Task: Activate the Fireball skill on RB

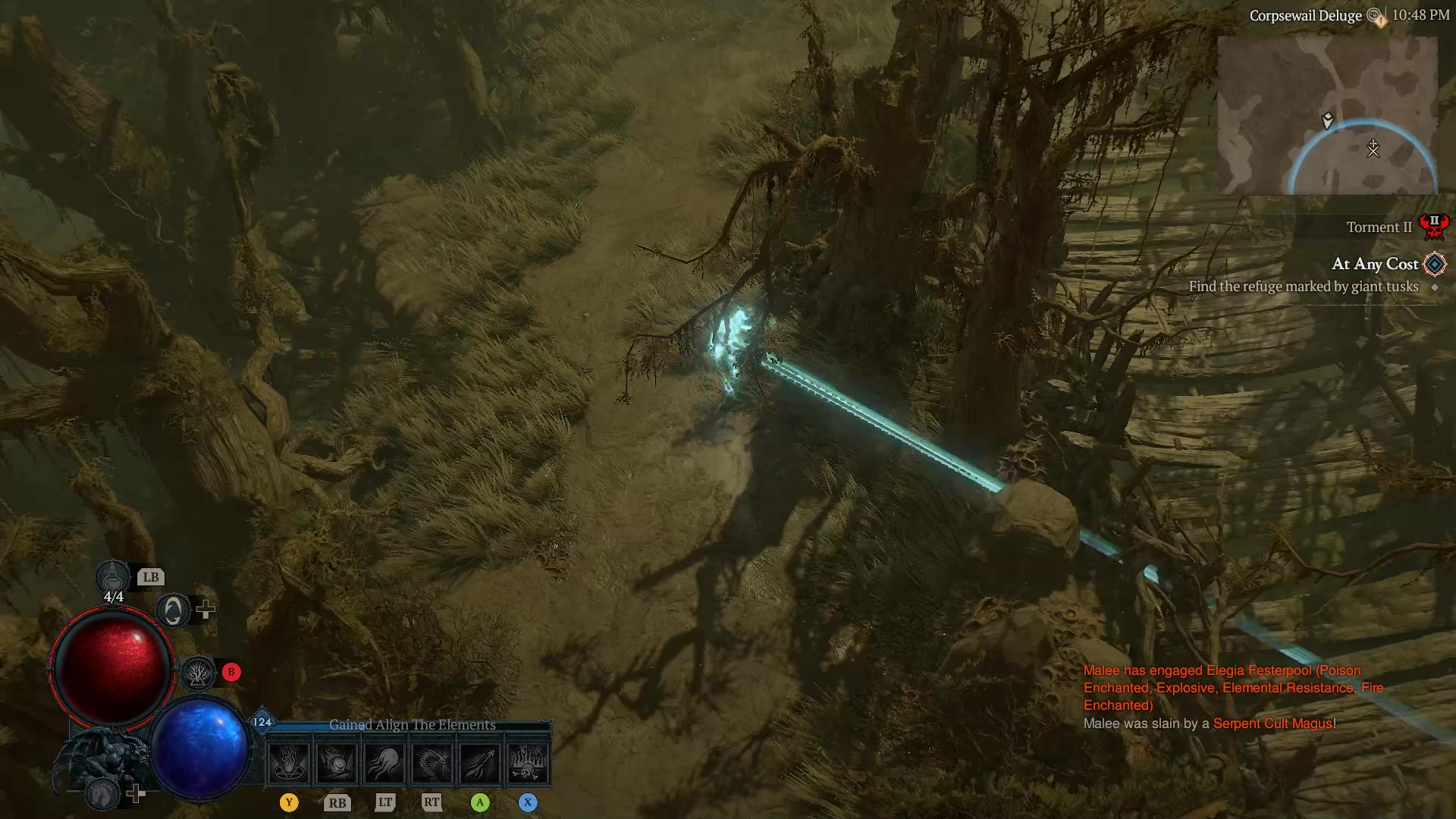Action: point(337,762)
